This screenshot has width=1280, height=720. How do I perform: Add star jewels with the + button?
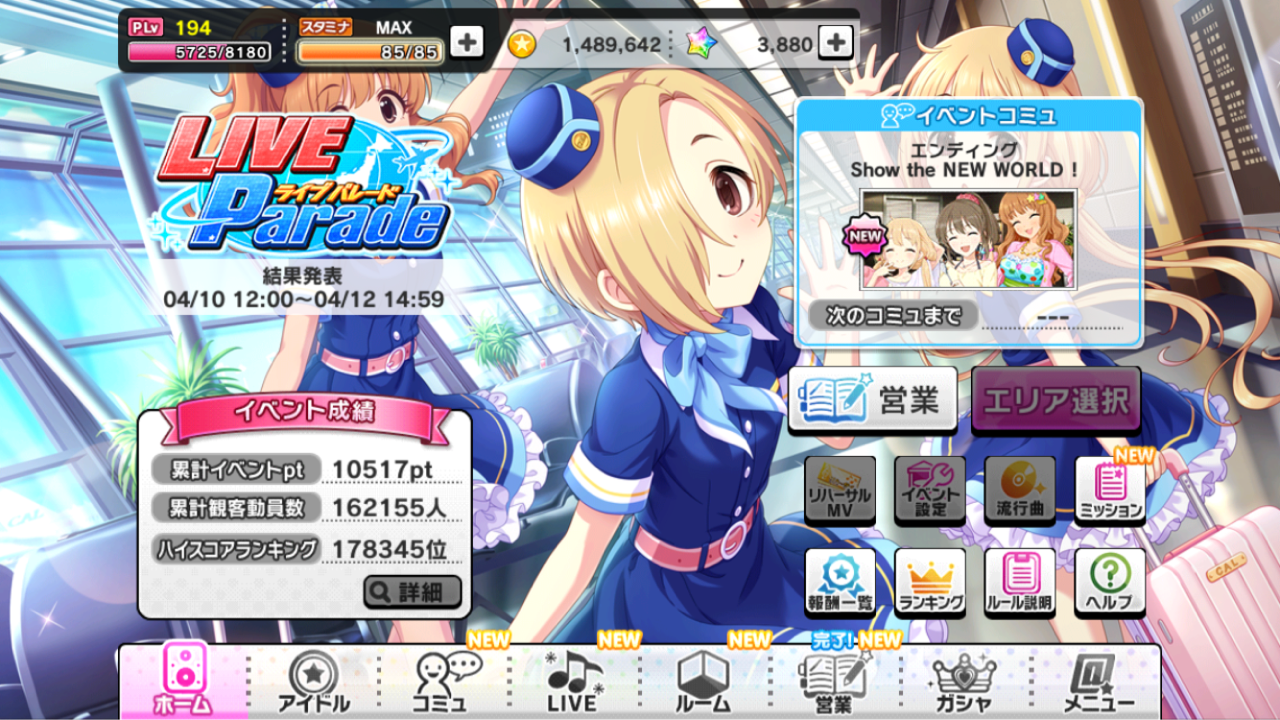(834, 43)
